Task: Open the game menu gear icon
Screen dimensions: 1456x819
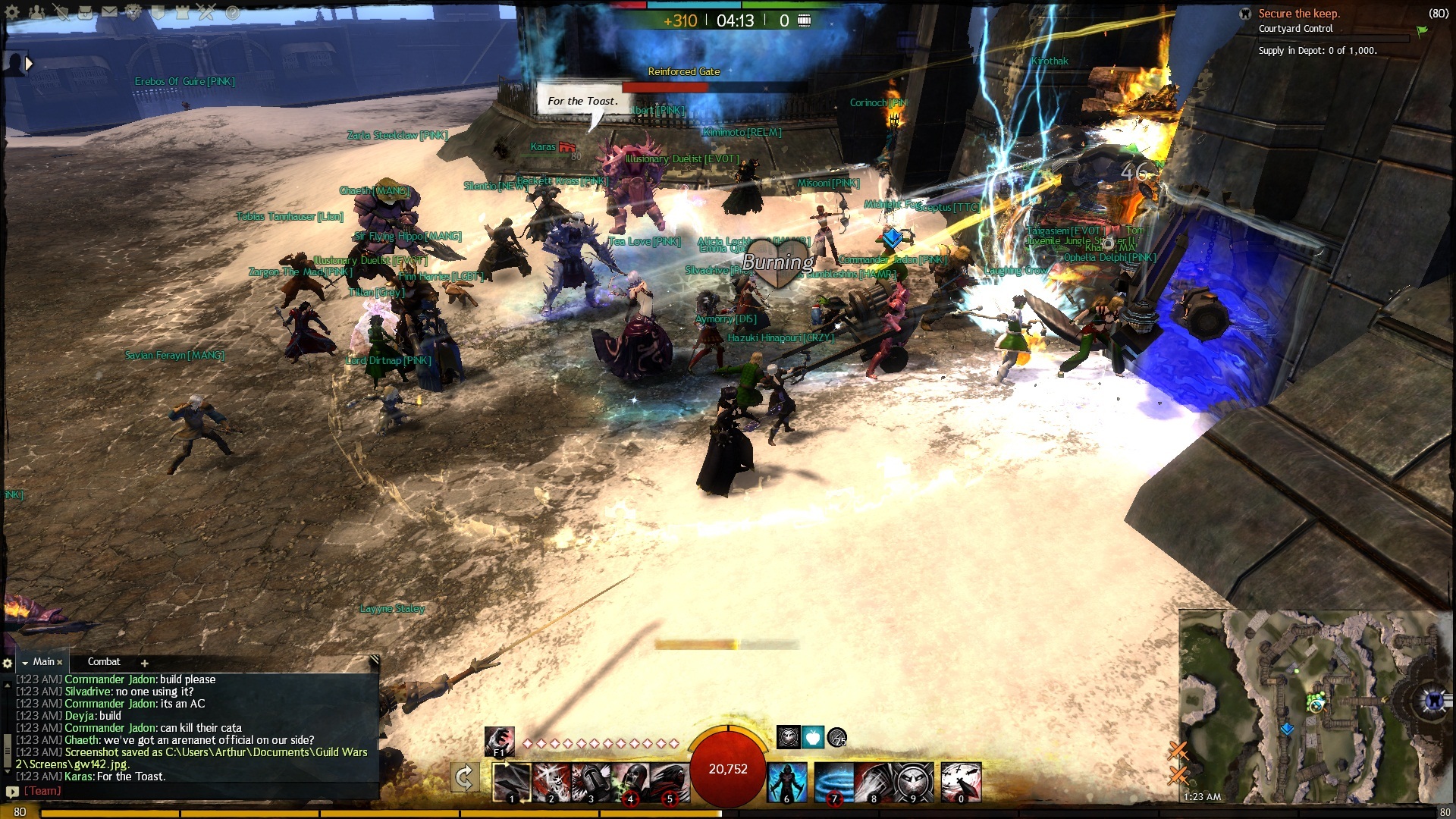Action: (12, 12)
